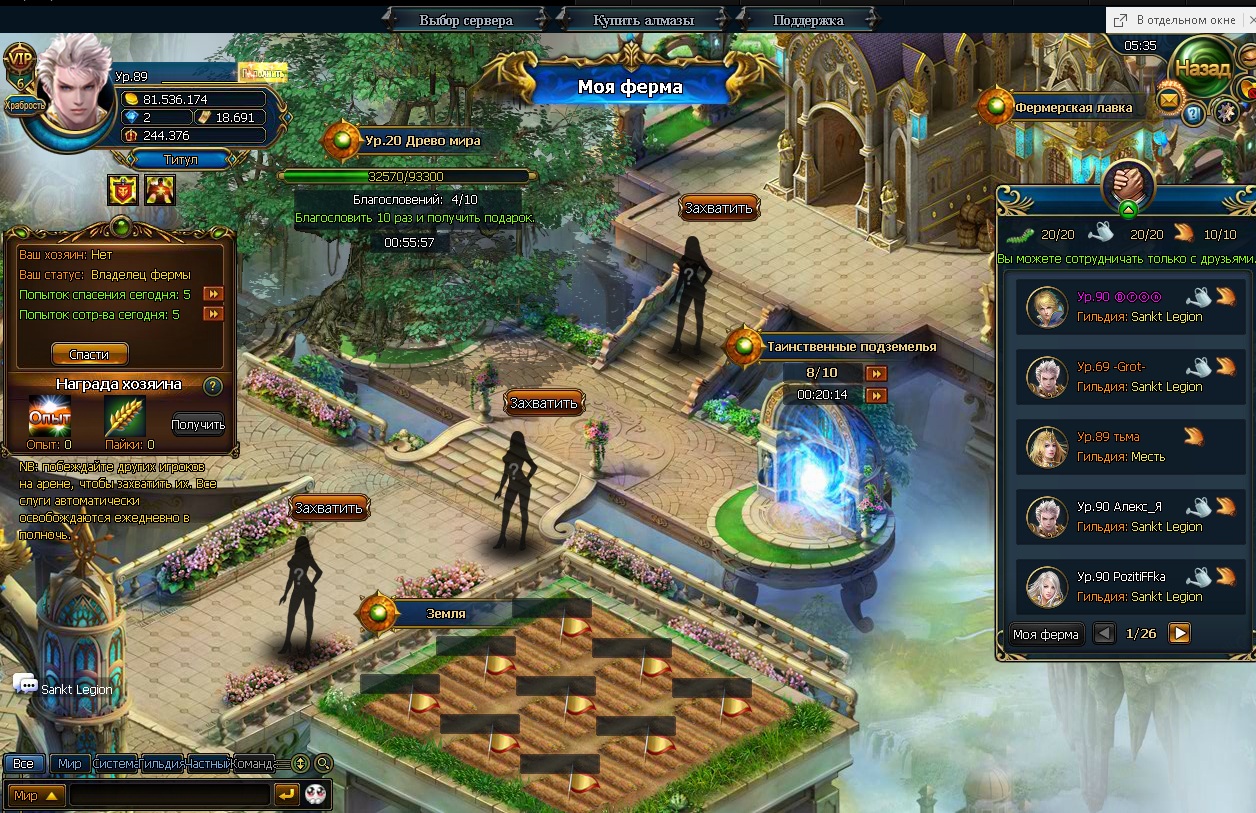Click the Спасти rescue button
Image resolution: width=1256 pixels, height=813 pixels.
point(89,354)
